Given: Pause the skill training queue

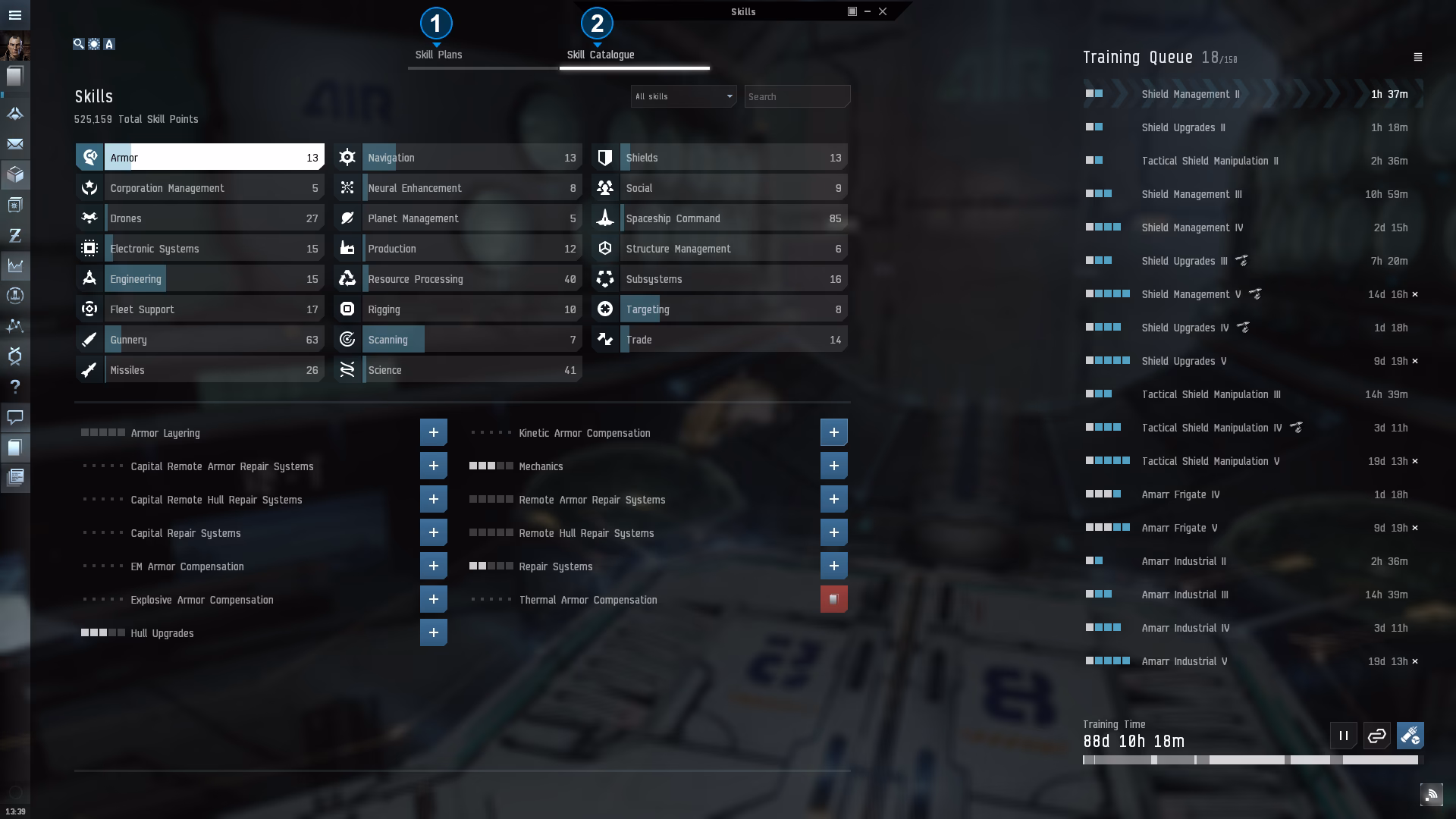Looking at the screenshot, I should pos(1342,735).
